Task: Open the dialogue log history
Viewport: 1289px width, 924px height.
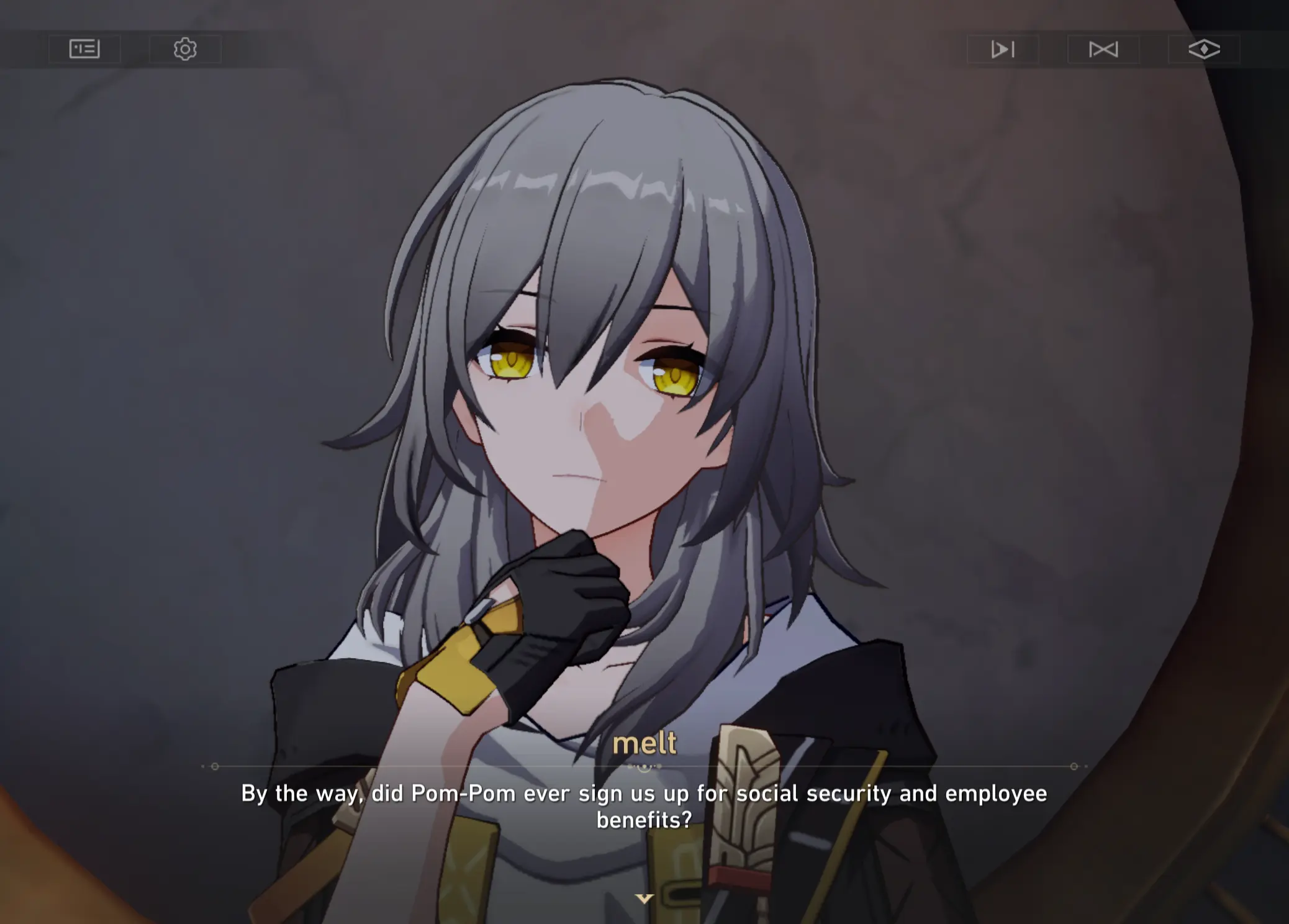Action: (84, 49)
